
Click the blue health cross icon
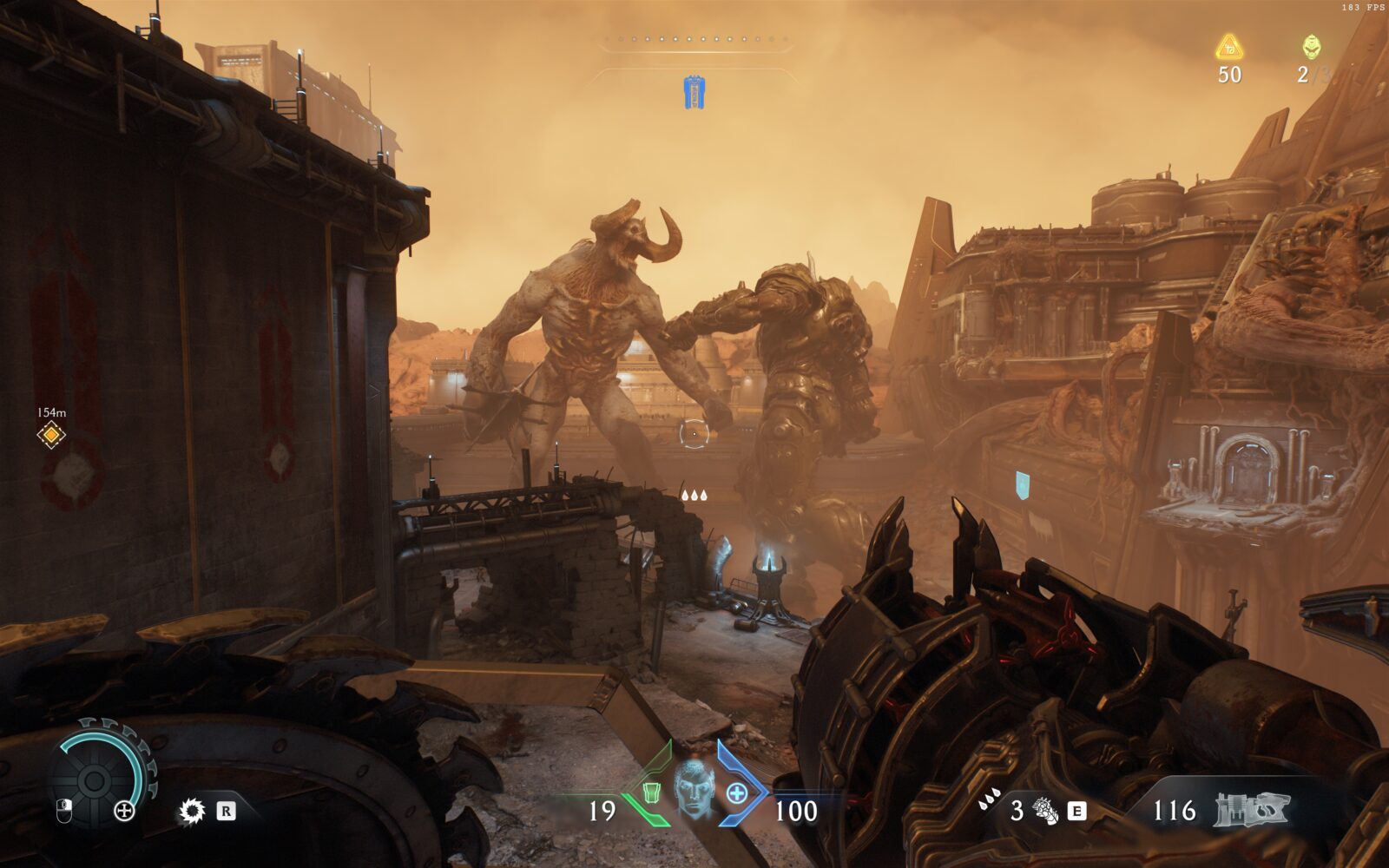pyautogui.click(x=736, y=792)
